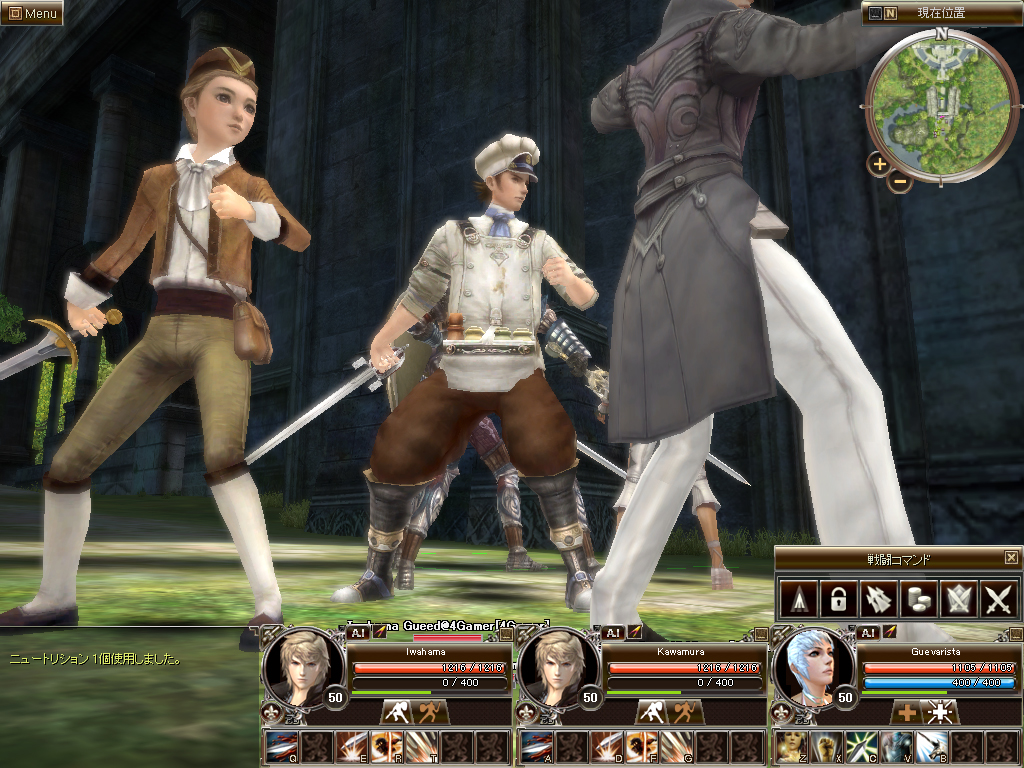Image resolution: width=1024 pixels, height=768 pixels.
Task: Activate the single arrowhead combat command
Action: pos(797,599)
